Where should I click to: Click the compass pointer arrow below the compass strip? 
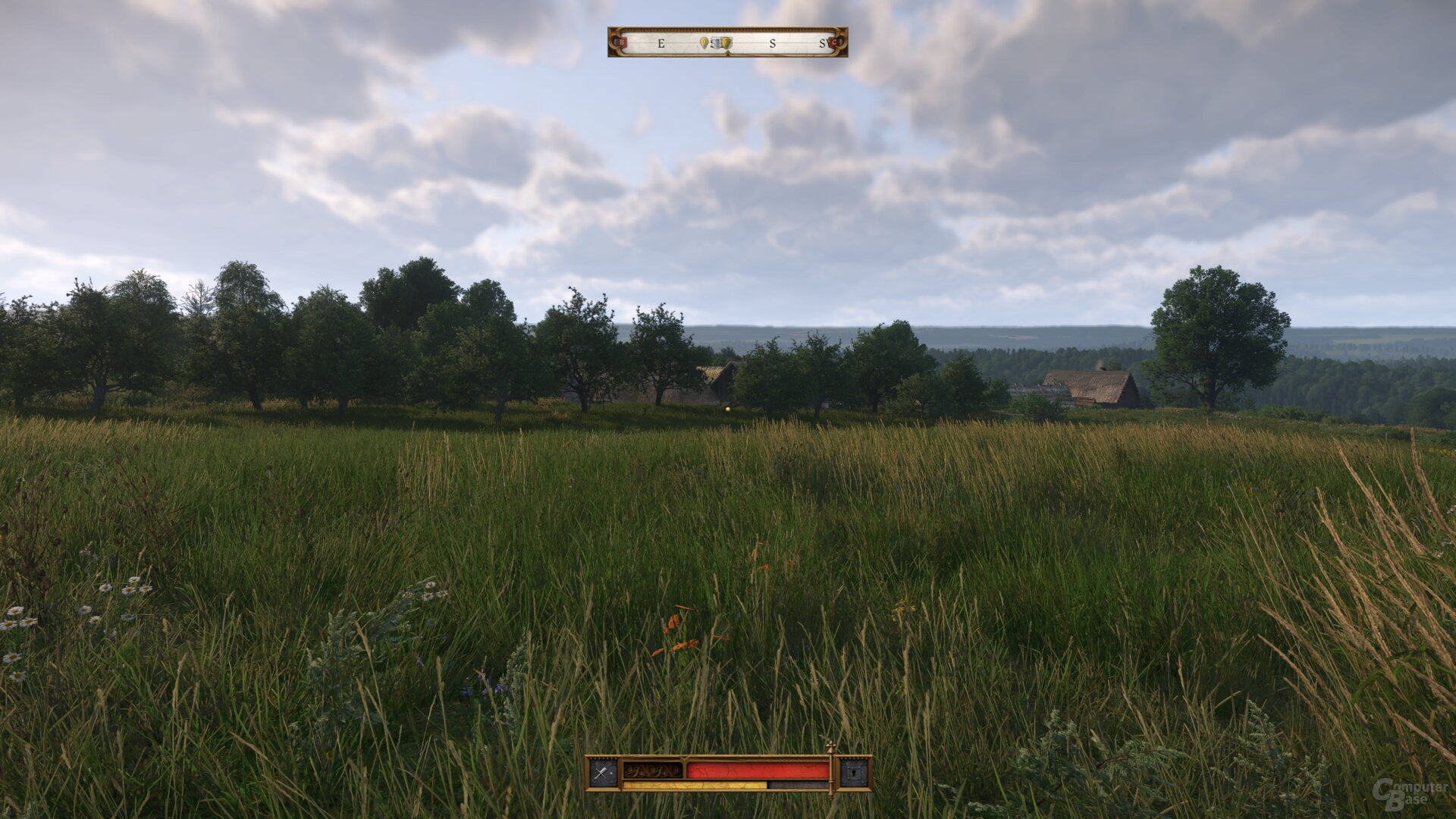[x=728, y=53]
